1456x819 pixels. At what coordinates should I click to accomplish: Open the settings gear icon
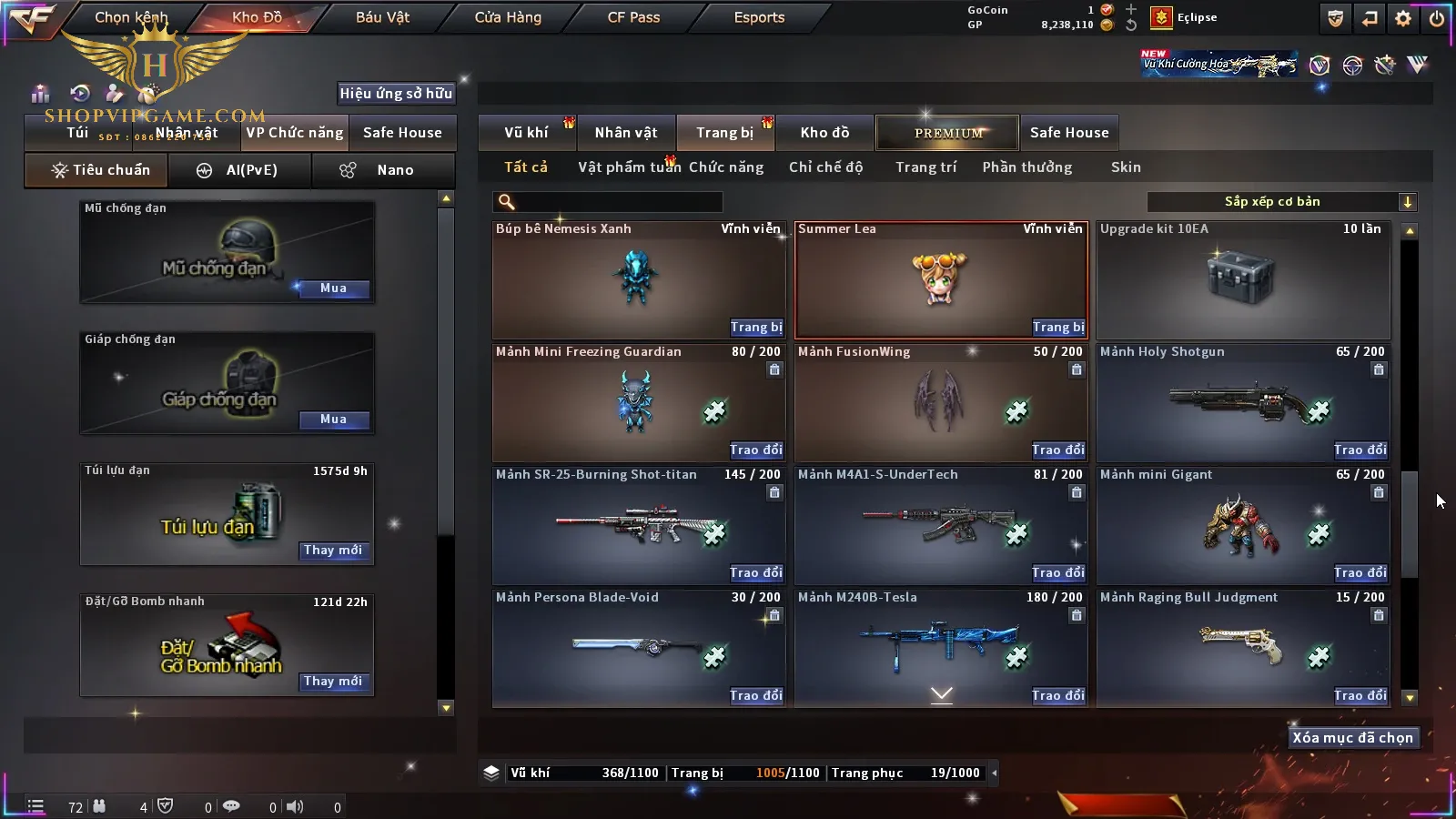1403,18
